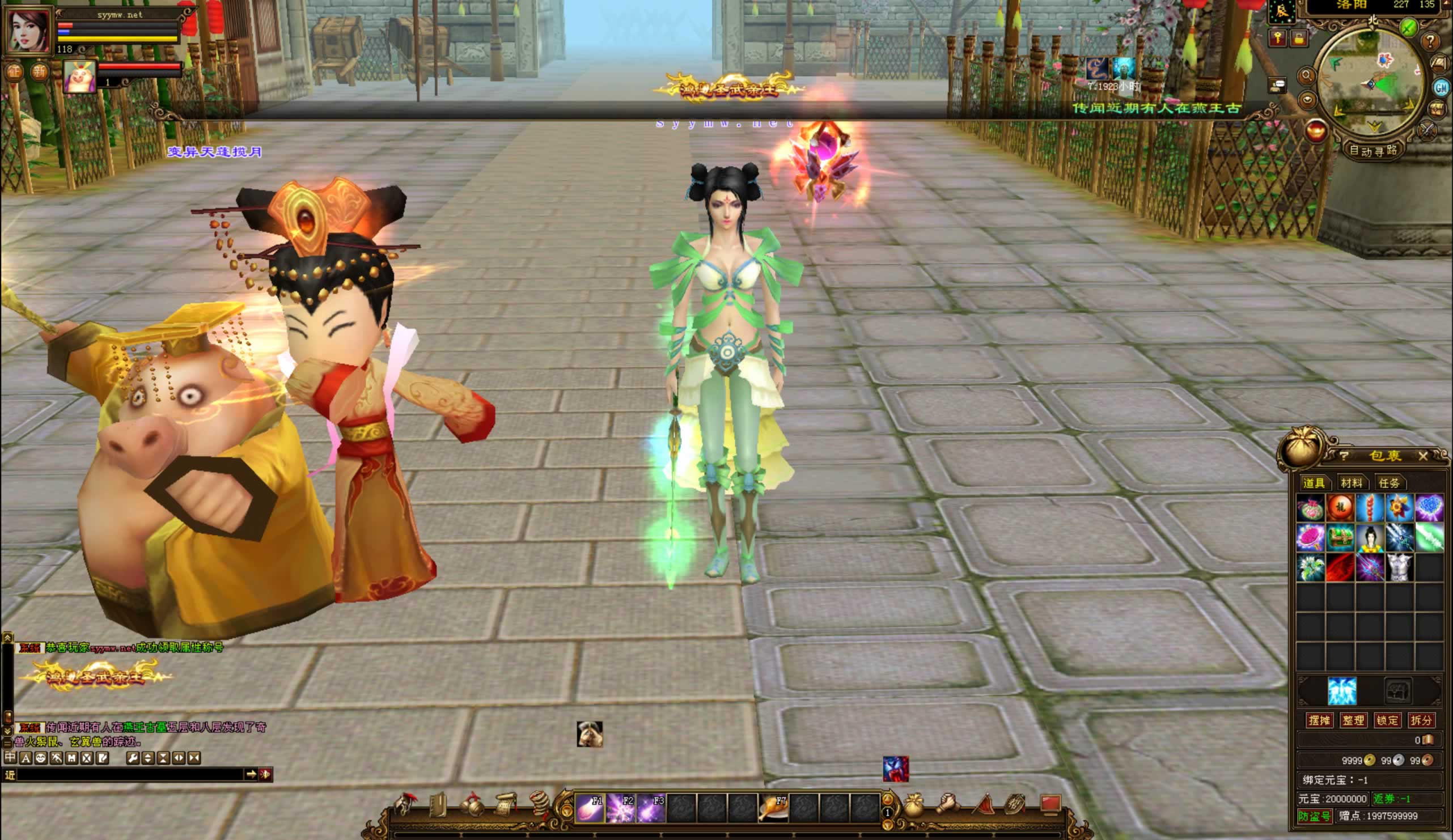
Task: Click the 整理 sort button
Action: tap(1353, 720)
